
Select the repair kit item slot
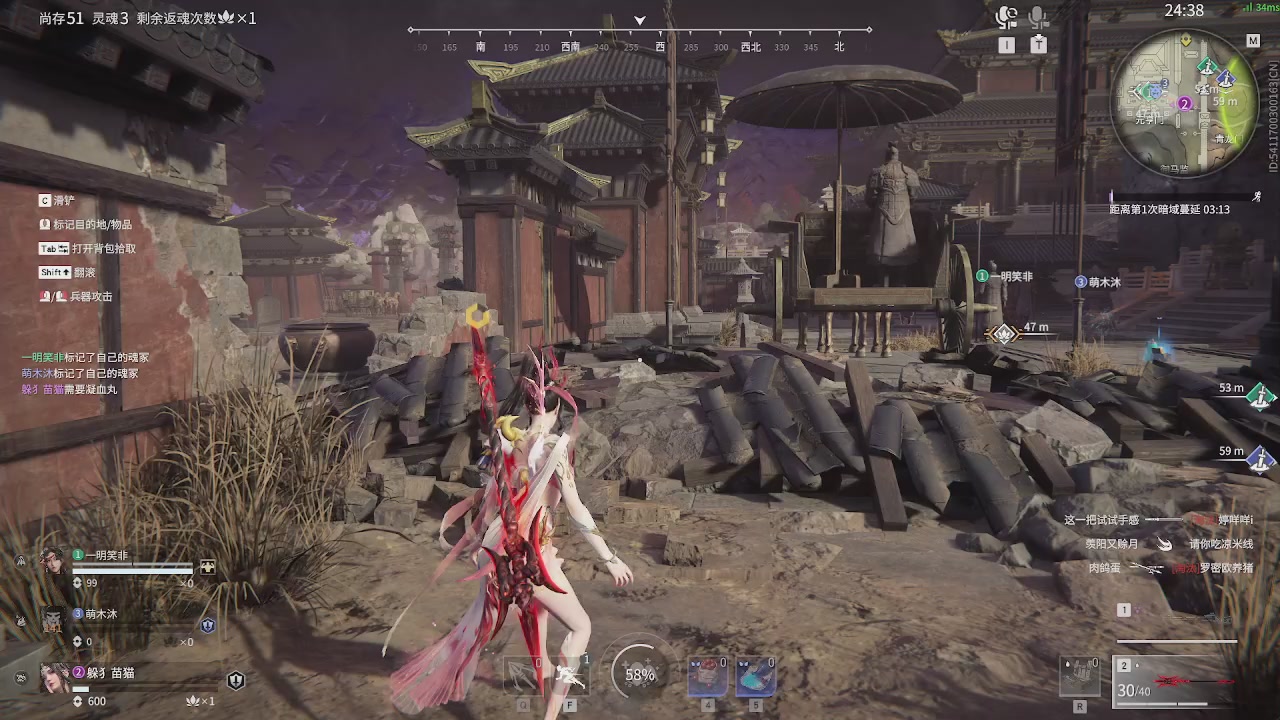(1080, 676)
